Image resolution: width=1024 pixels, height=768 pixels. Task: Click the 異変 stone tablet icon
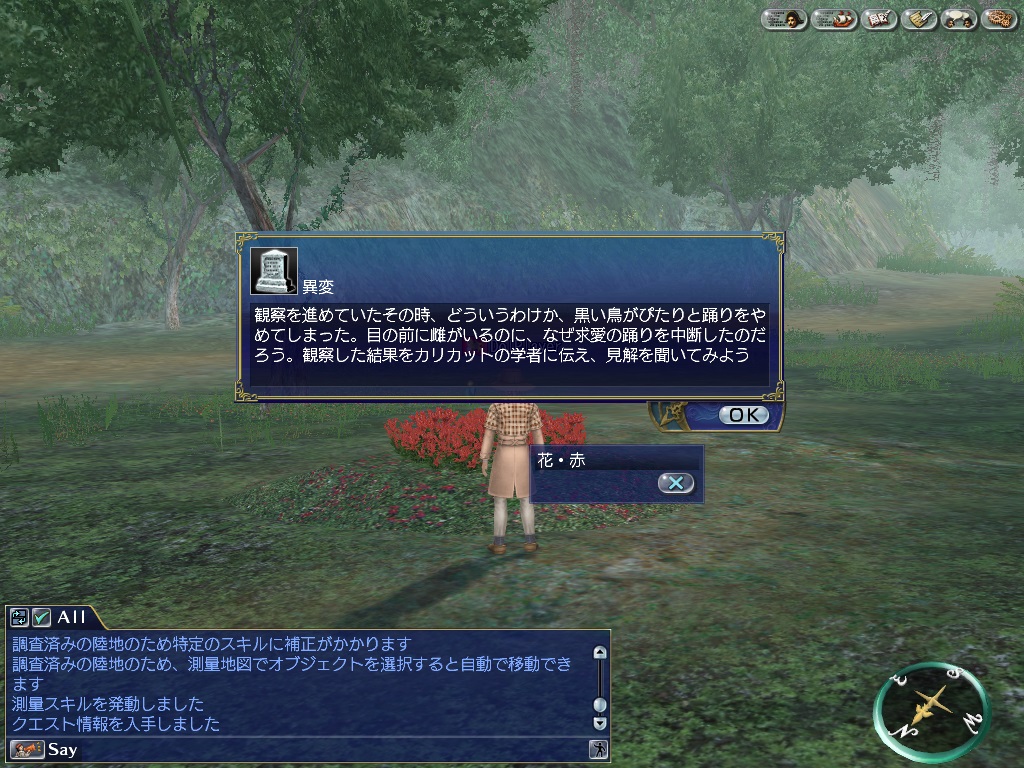(x=273, y=270)
